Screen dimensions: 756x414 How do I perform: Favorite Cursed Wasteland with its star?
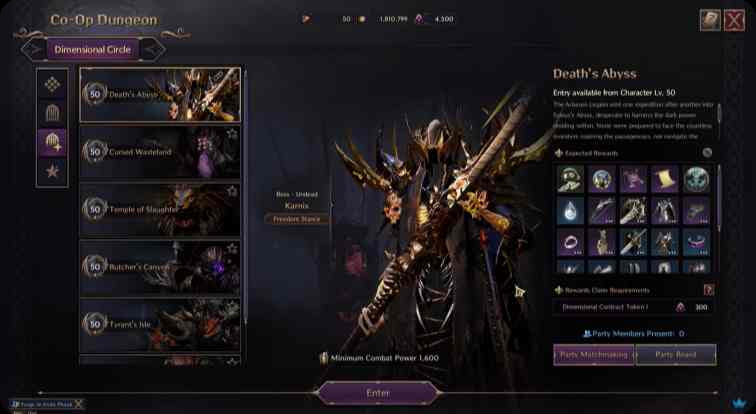(232, 133)
